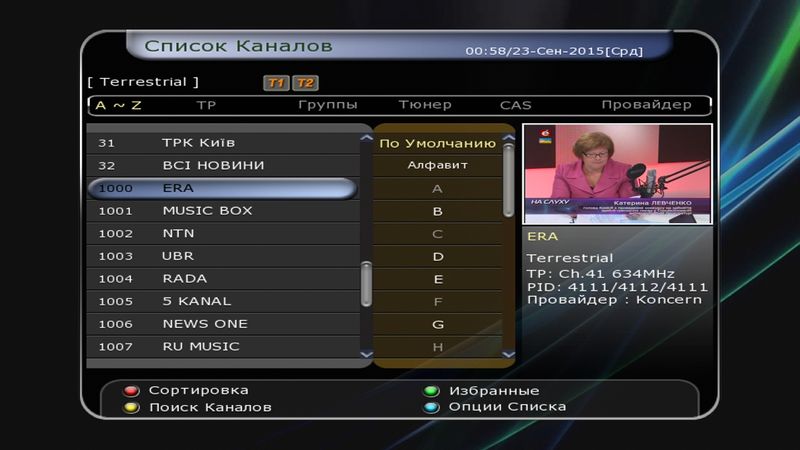Select the MUSIC BOX channel

[222, 211]
